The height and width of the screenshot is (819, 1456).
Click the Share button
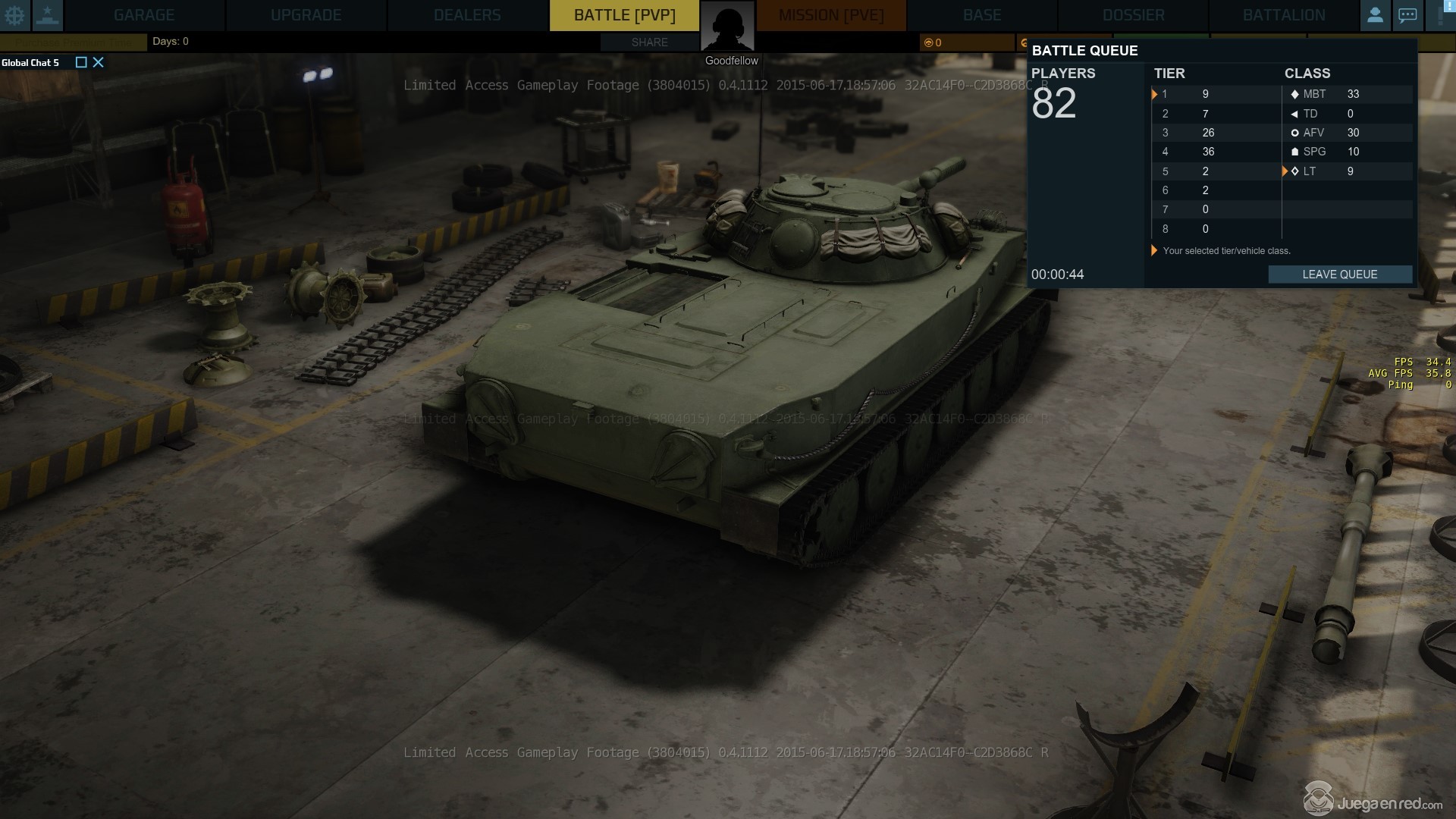click(649, 42)
